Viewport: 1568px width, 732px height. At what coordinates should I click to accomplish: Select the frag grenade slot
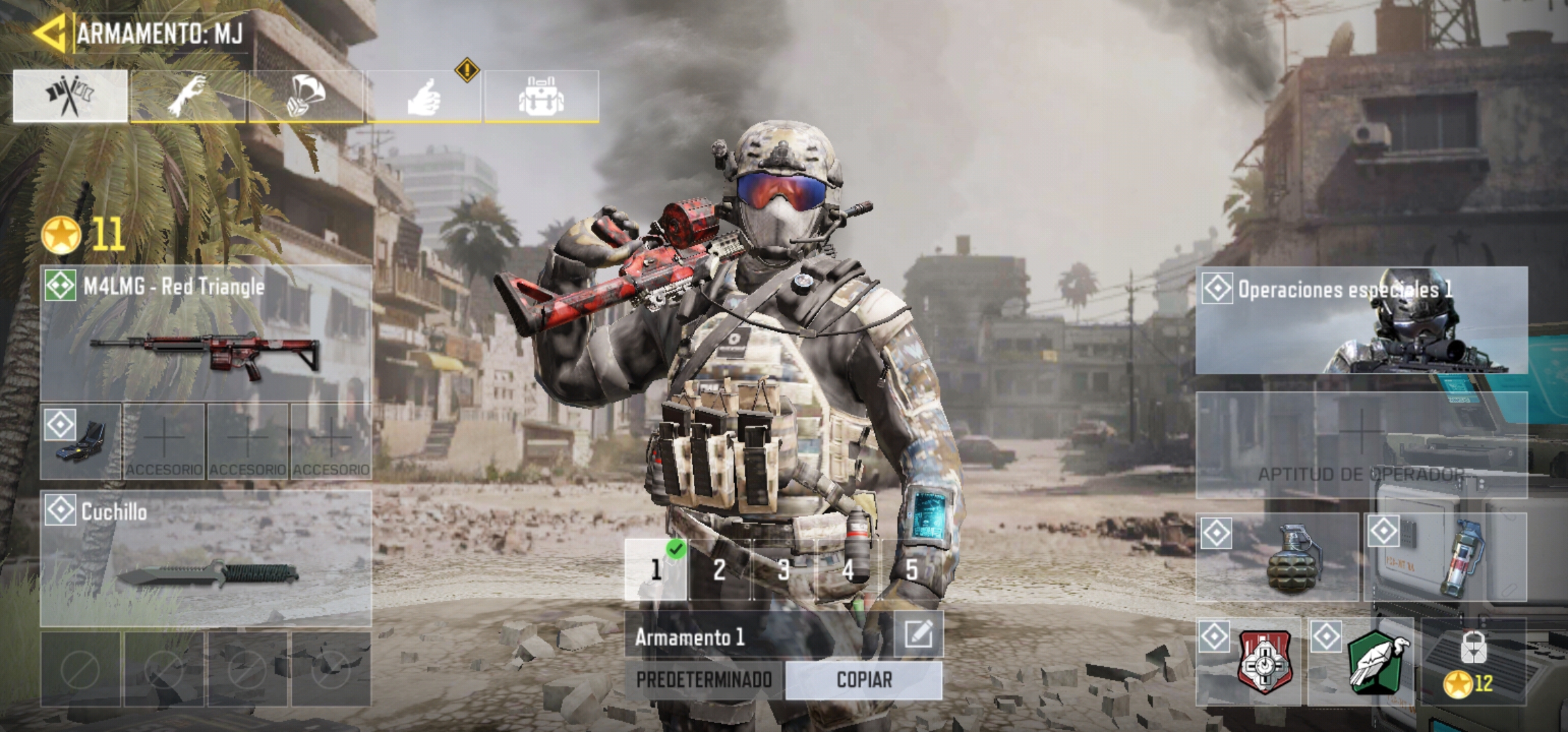point(1277,557)
